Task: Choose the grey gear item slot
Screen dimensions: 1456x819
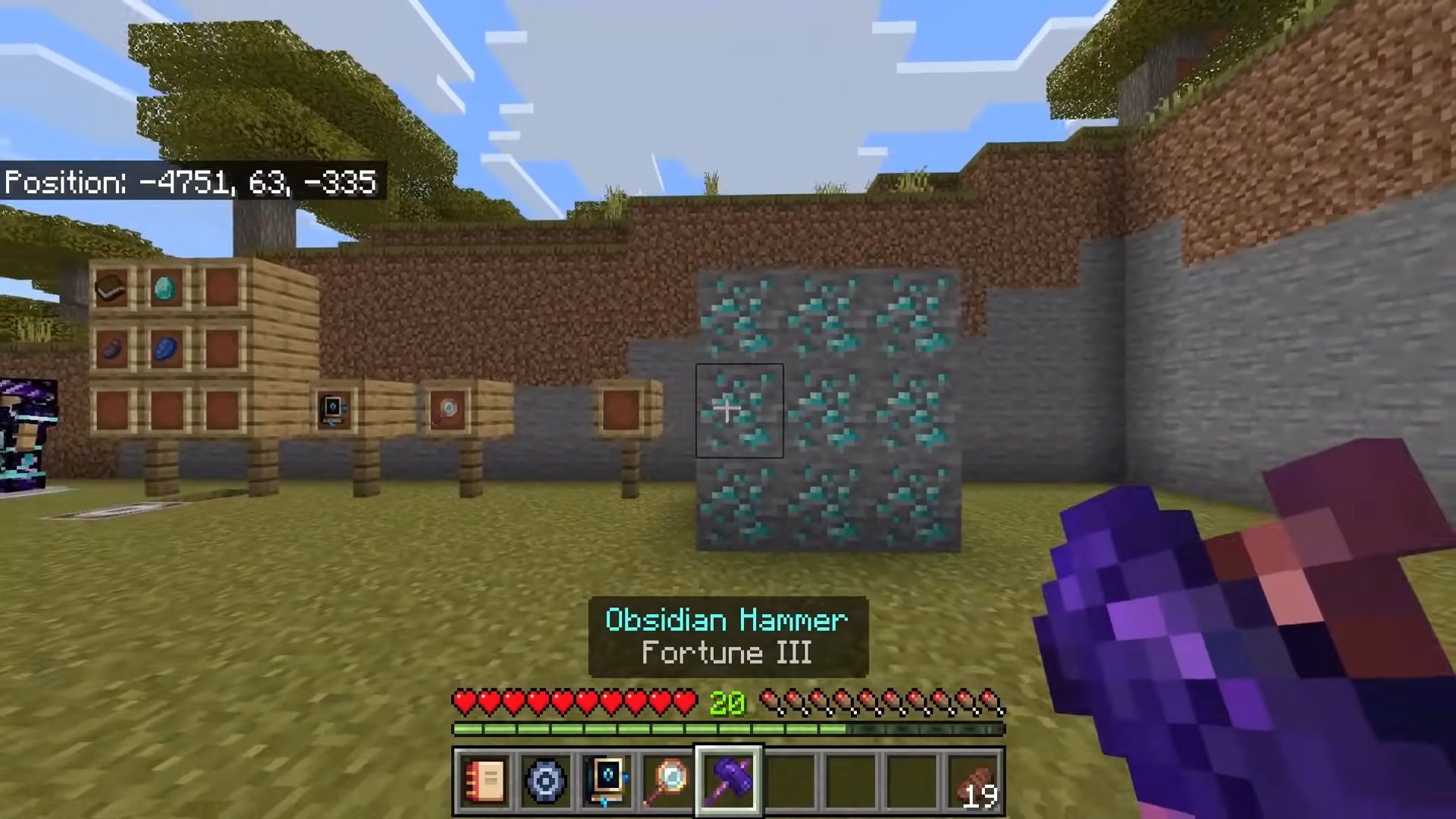Action: point(544,781)
